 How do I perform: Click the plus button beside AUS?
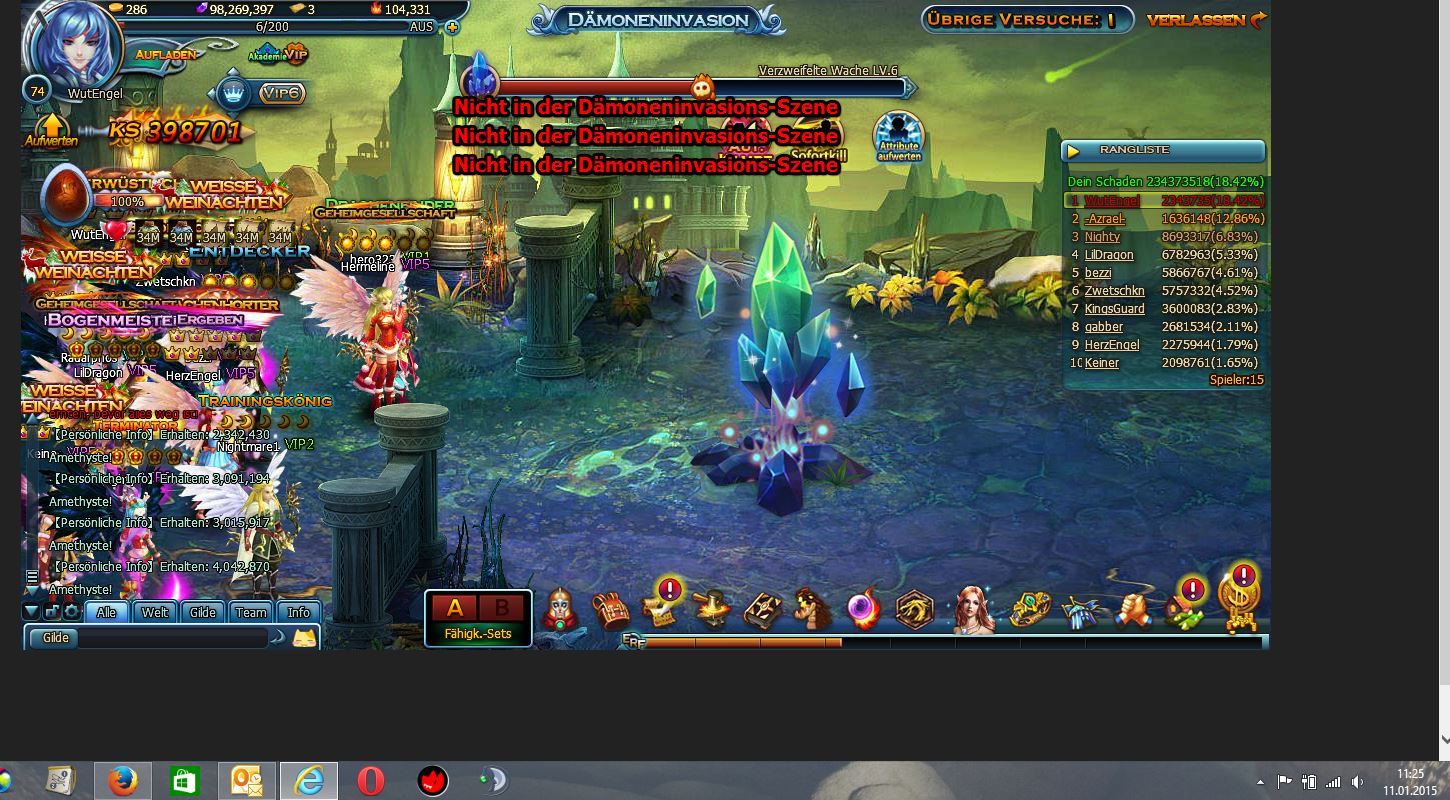pyautogui.click(x=452, y=27)
